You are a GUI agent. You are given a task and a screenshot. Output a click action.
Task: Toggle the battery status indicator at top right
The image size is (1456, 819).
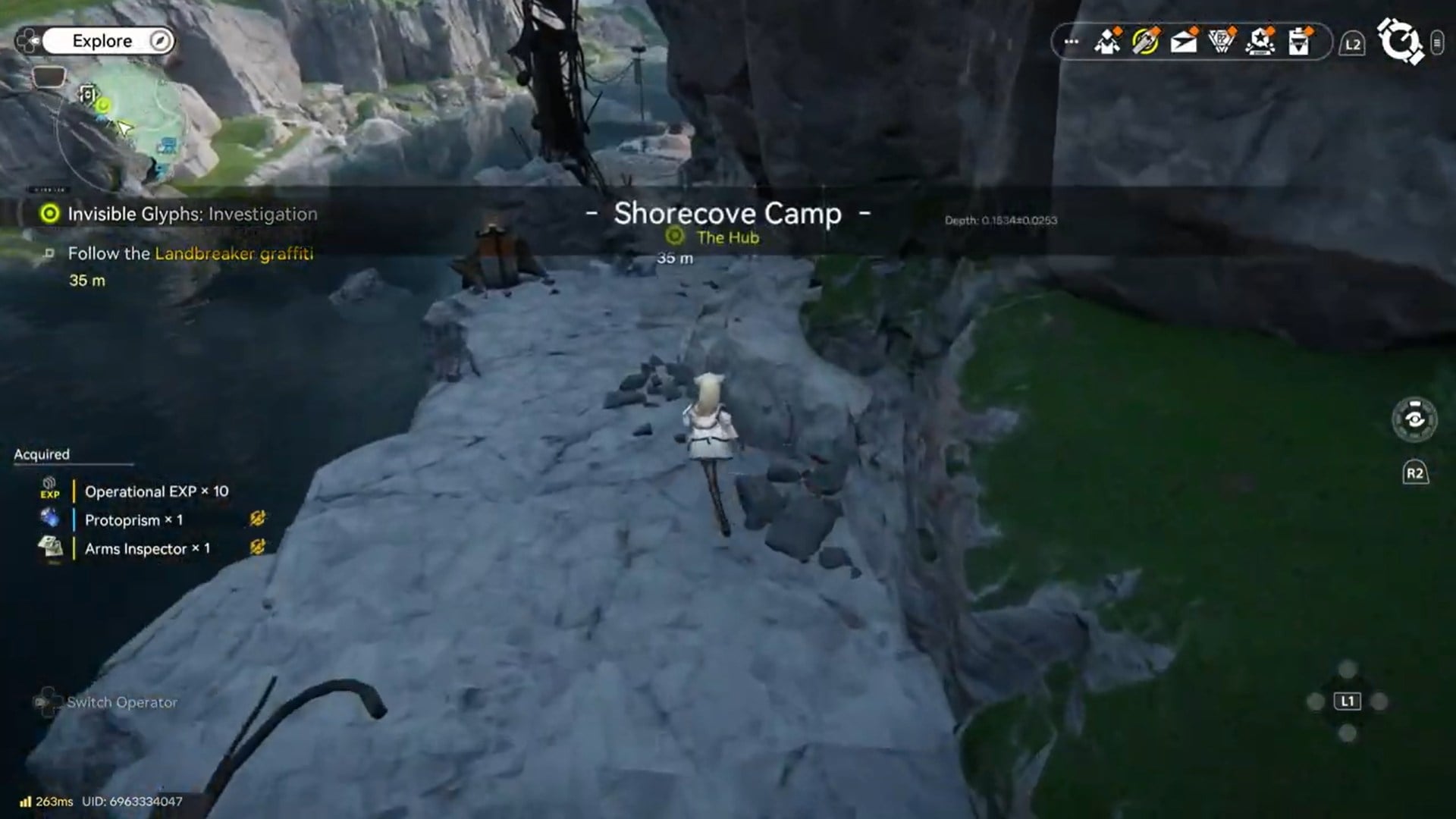pyautogui.click(x=1439, y=43)
